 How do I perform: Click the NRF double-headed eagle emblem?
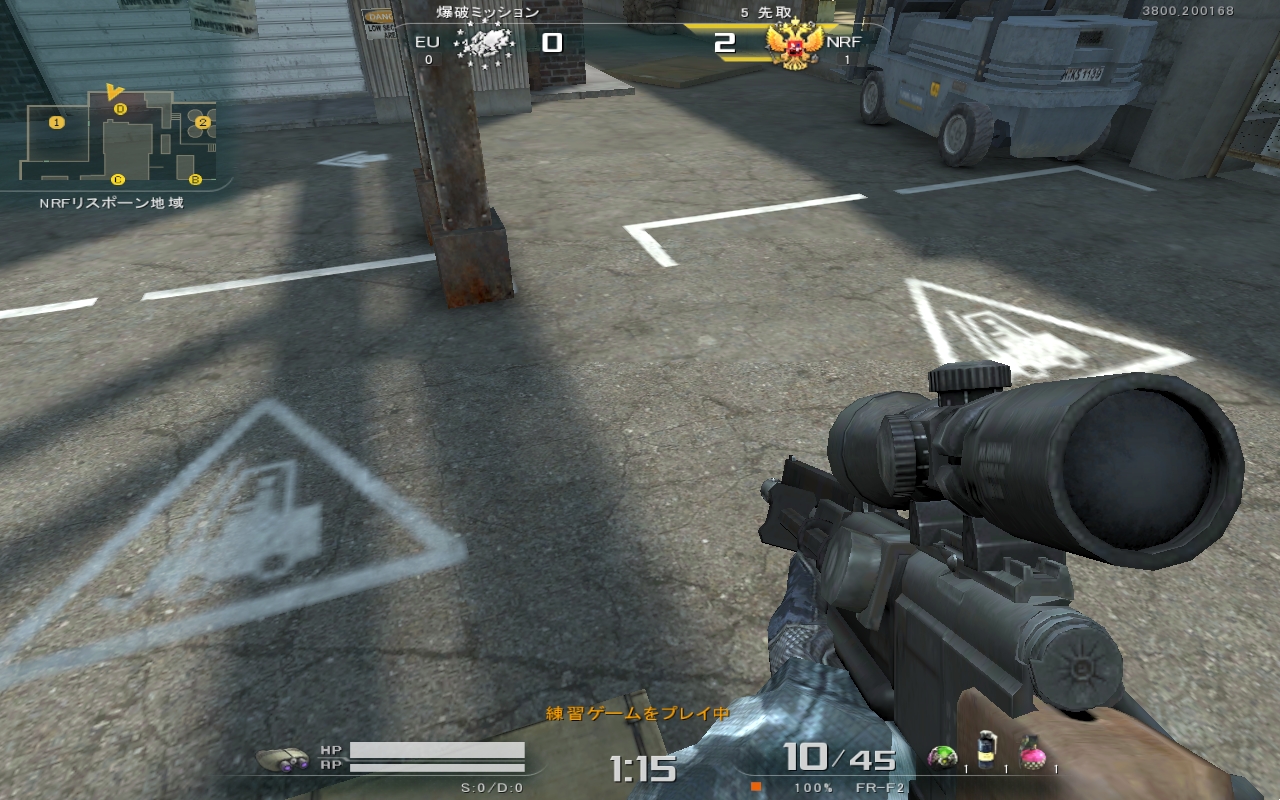coord(794,45)
